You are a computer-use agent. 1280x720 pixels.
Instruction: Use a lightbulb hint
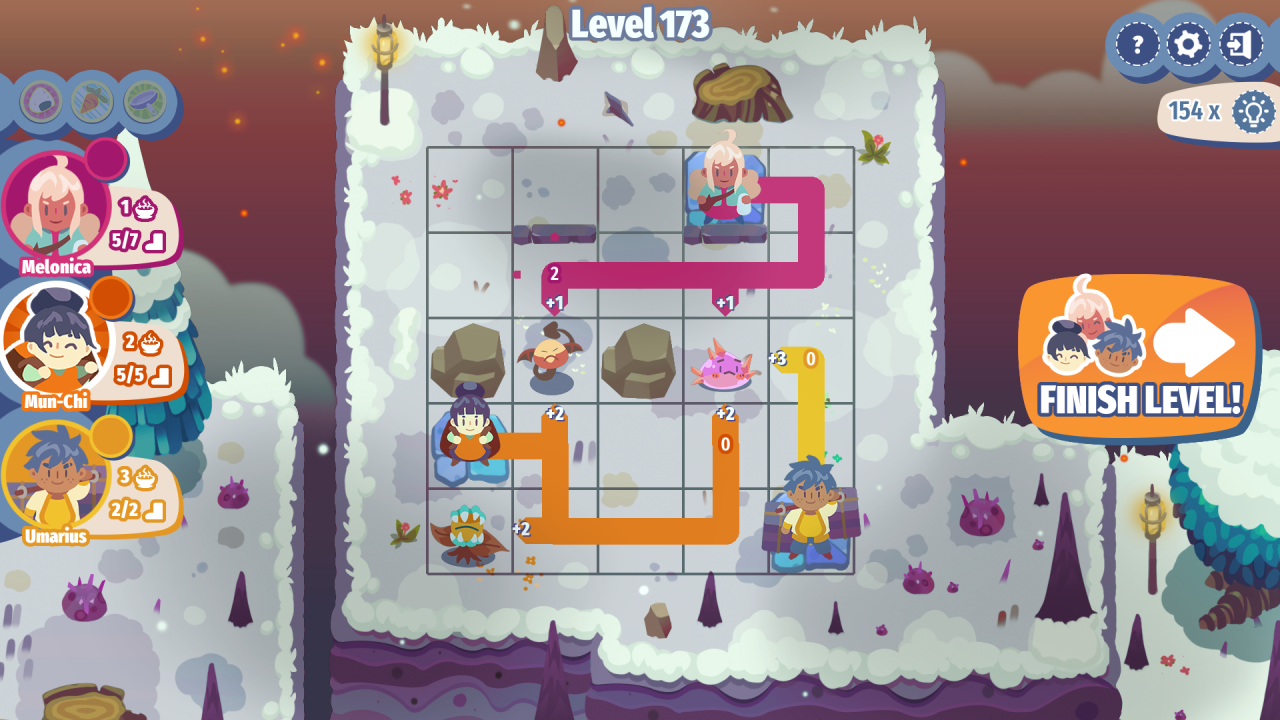tap(1252, 111)
